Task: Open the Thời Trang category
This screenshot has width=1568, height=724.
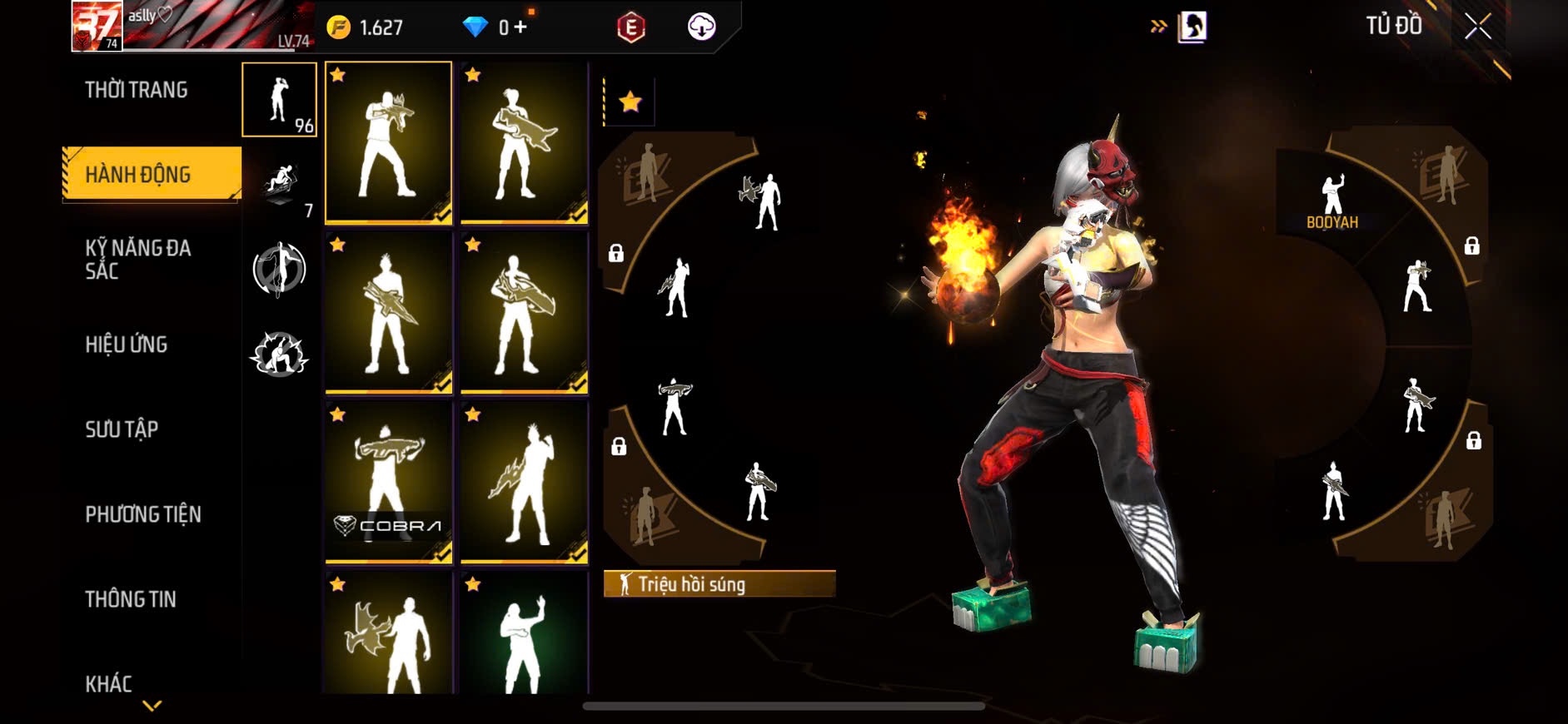Action: [137, 90]
